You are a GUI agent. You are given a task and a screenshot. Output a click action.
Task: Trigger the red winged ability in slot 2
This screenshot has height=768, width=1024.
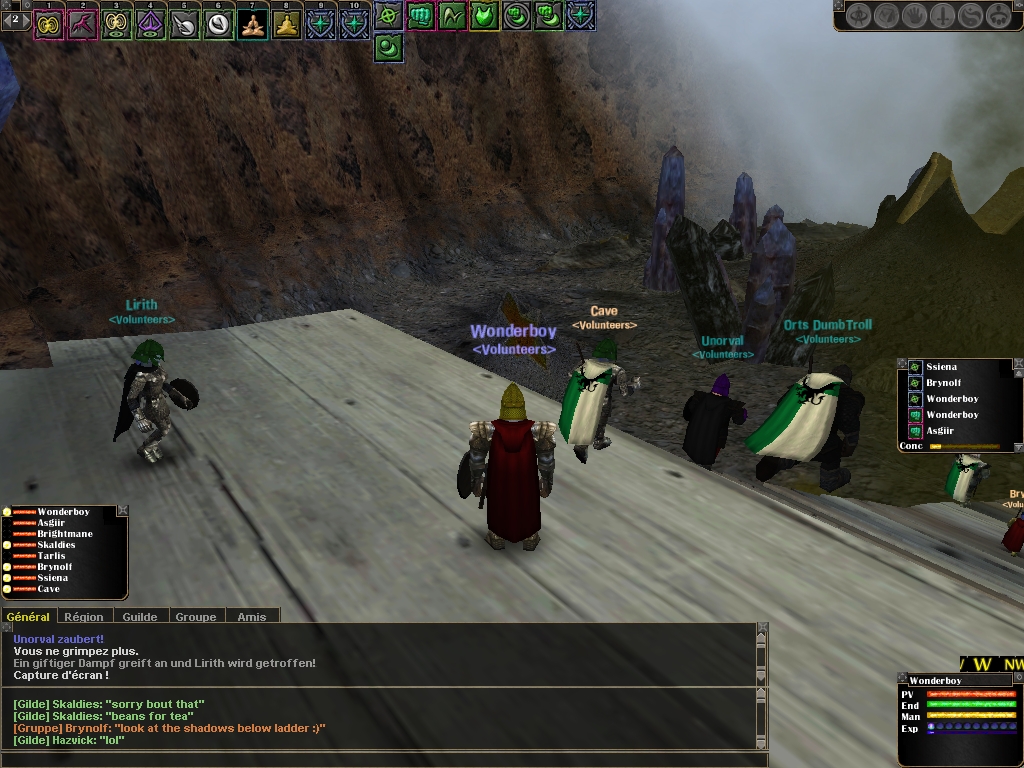82,24
